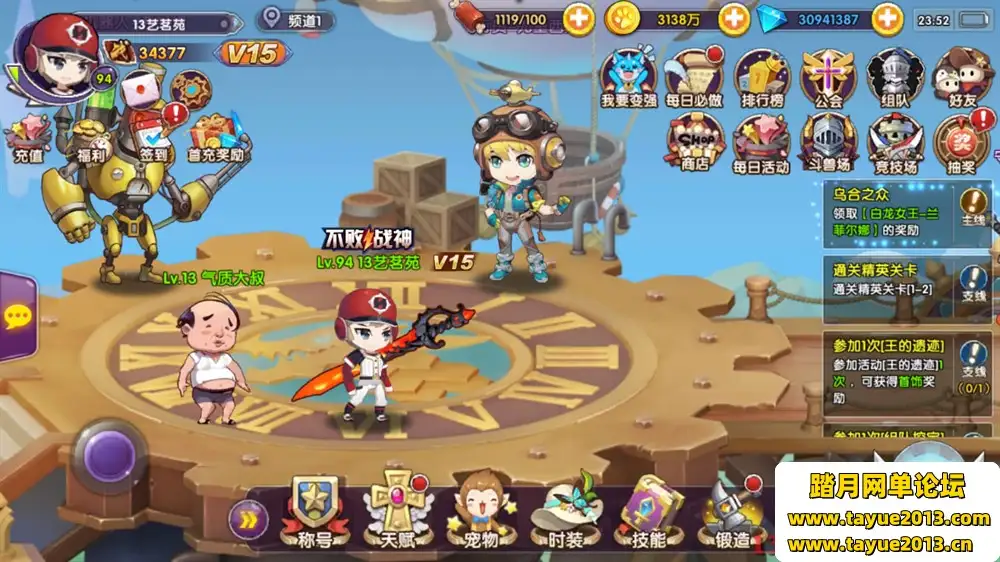This screenshot has width=1000, height=562.
Task: Open the 充值 recharge icon
Action: pyautogui.click(x=28, y=137)
